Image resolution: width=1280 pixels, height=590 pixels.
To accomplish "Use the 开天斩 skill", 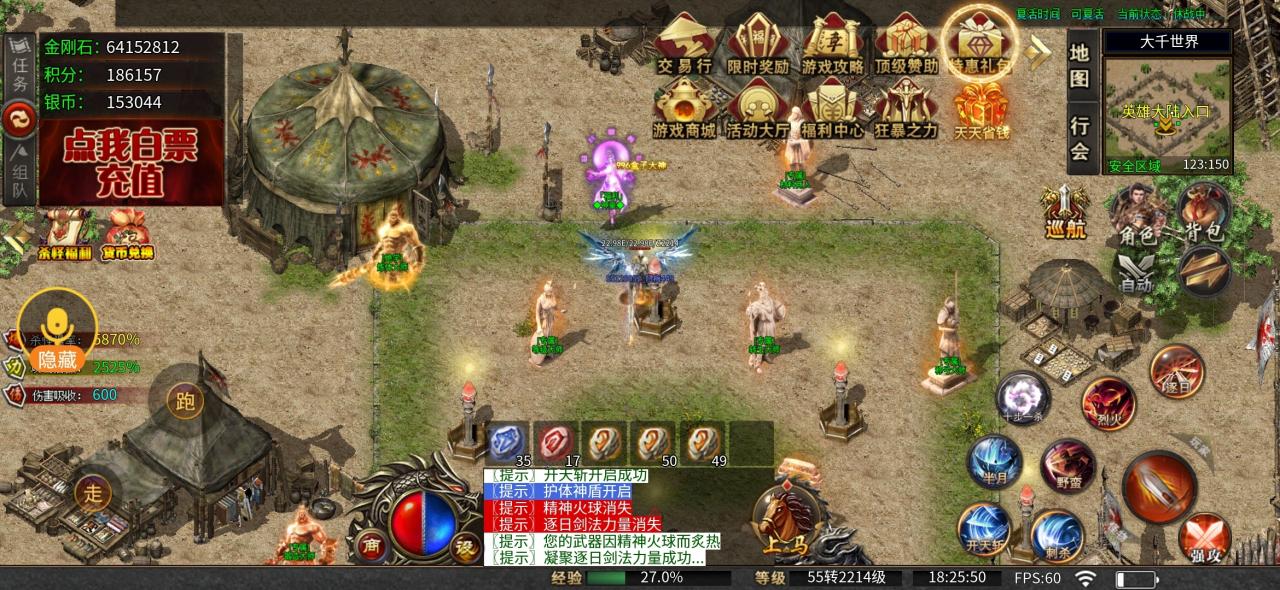I will tap(984, 529).
